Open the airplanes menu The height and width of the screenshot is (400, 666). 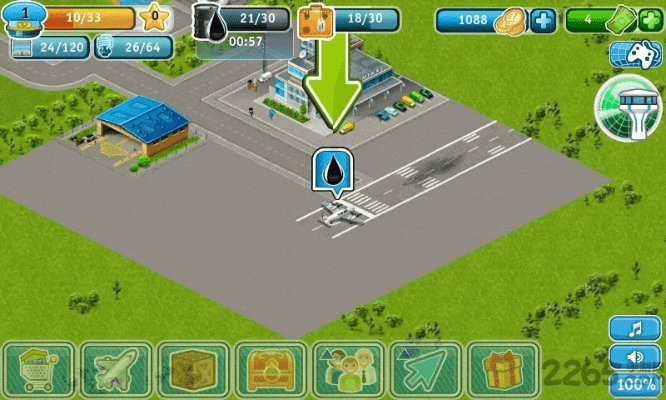116,369
